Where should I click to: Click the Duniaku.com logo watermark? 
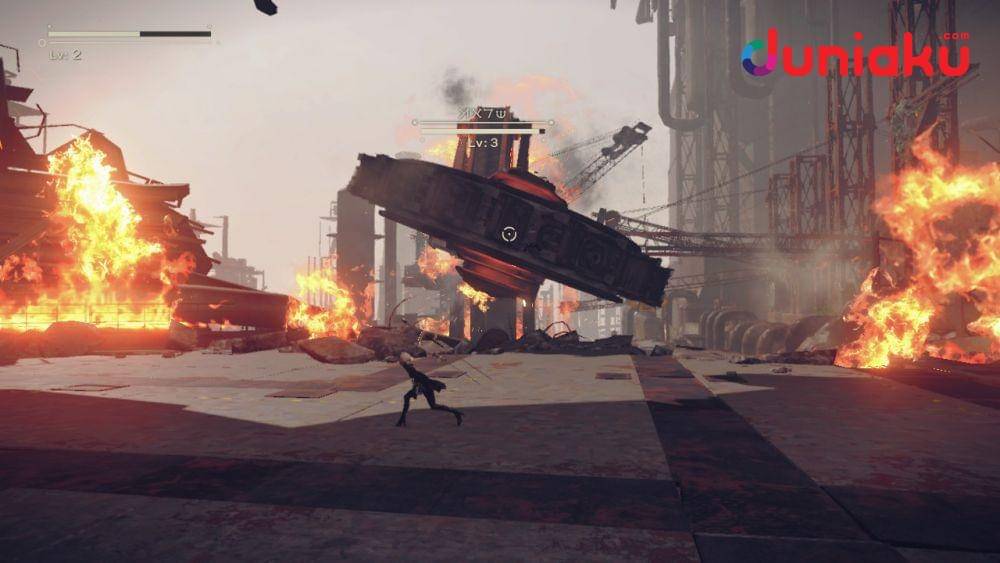855,55
